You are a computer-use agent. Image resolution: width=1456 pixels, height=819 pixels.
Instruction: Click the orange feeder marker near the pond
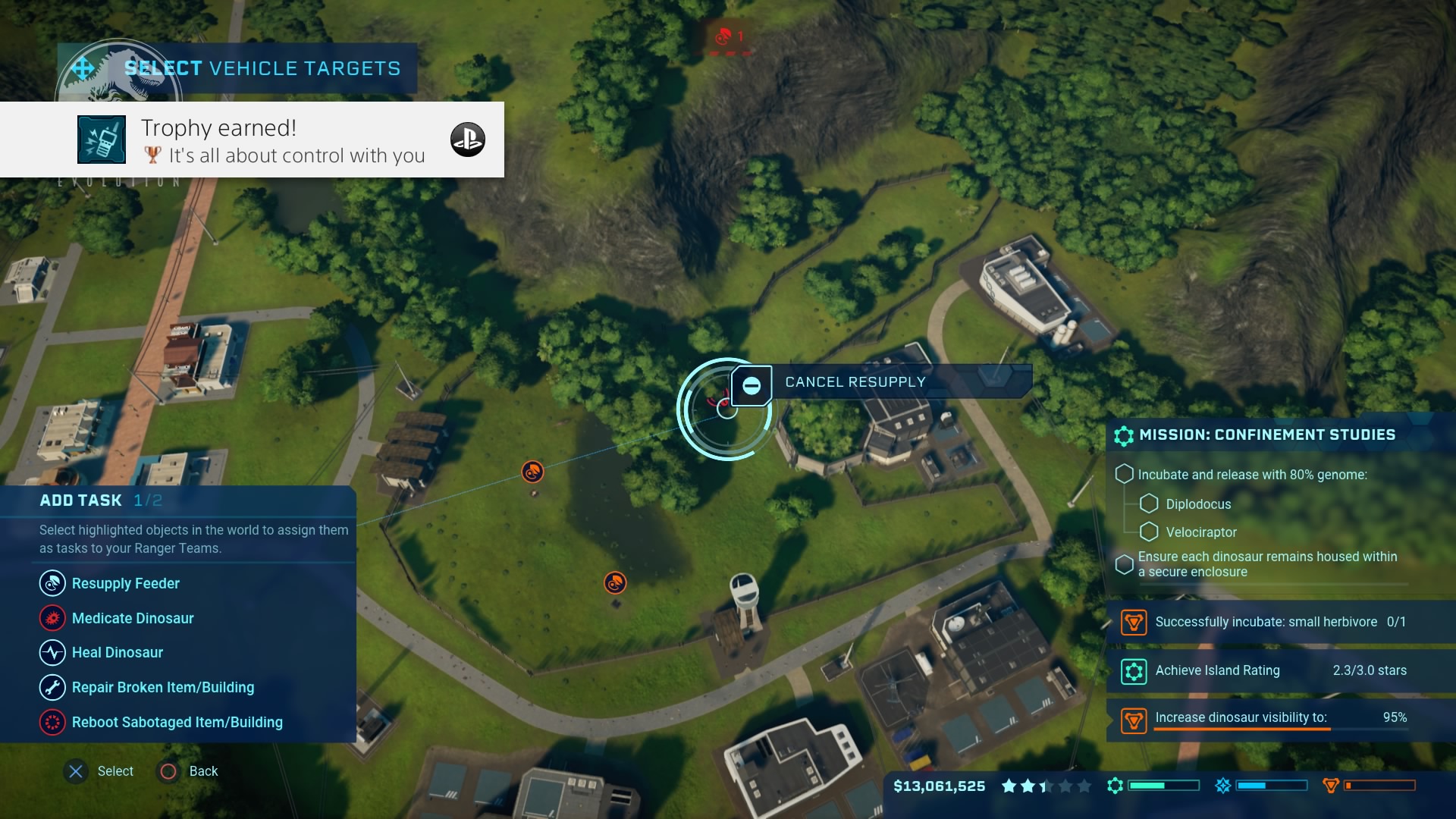pyautogui.click(x=614, y=583)
